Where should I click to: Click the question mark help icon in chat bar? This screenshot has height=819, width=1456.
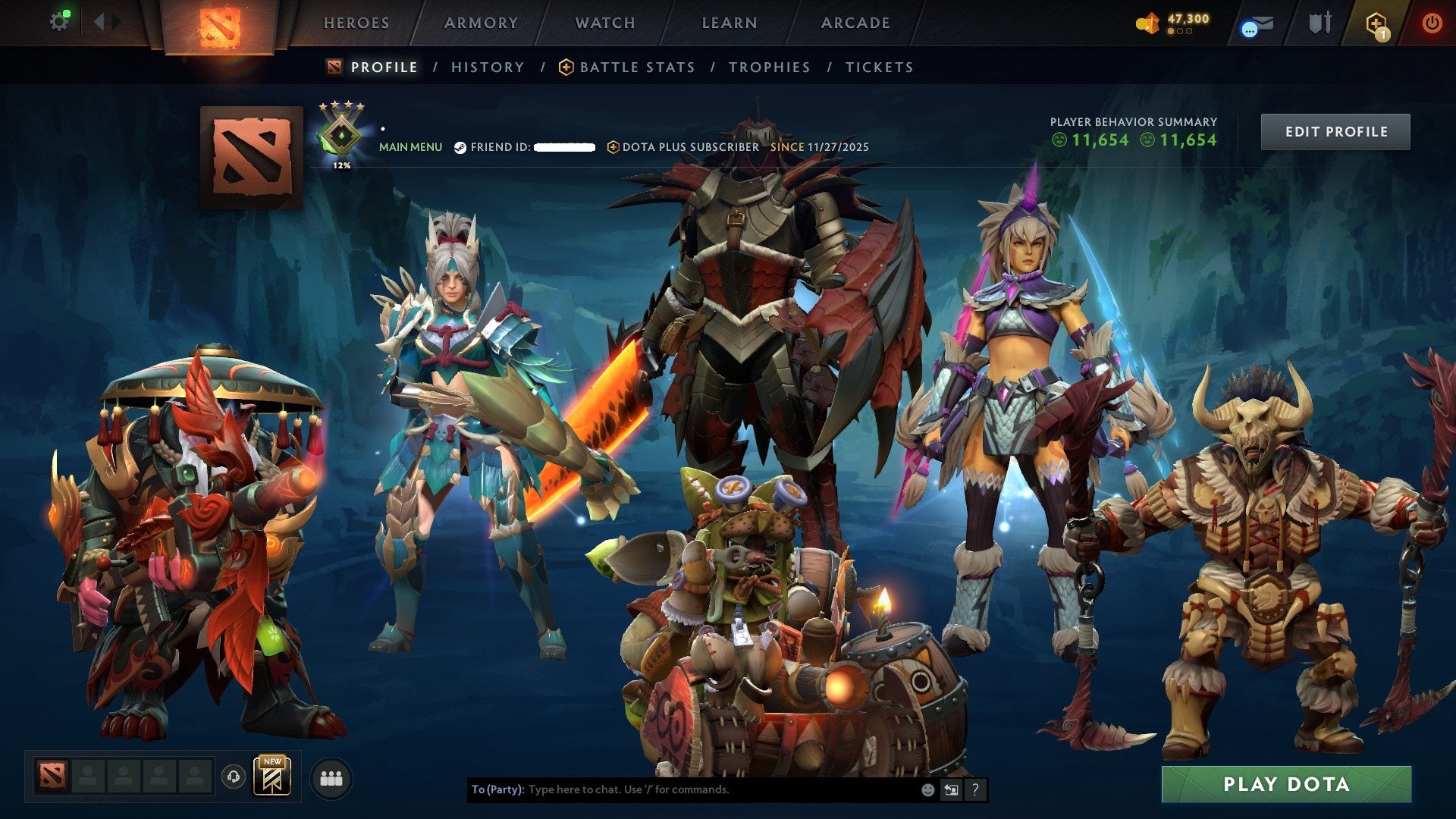point(975,789)
